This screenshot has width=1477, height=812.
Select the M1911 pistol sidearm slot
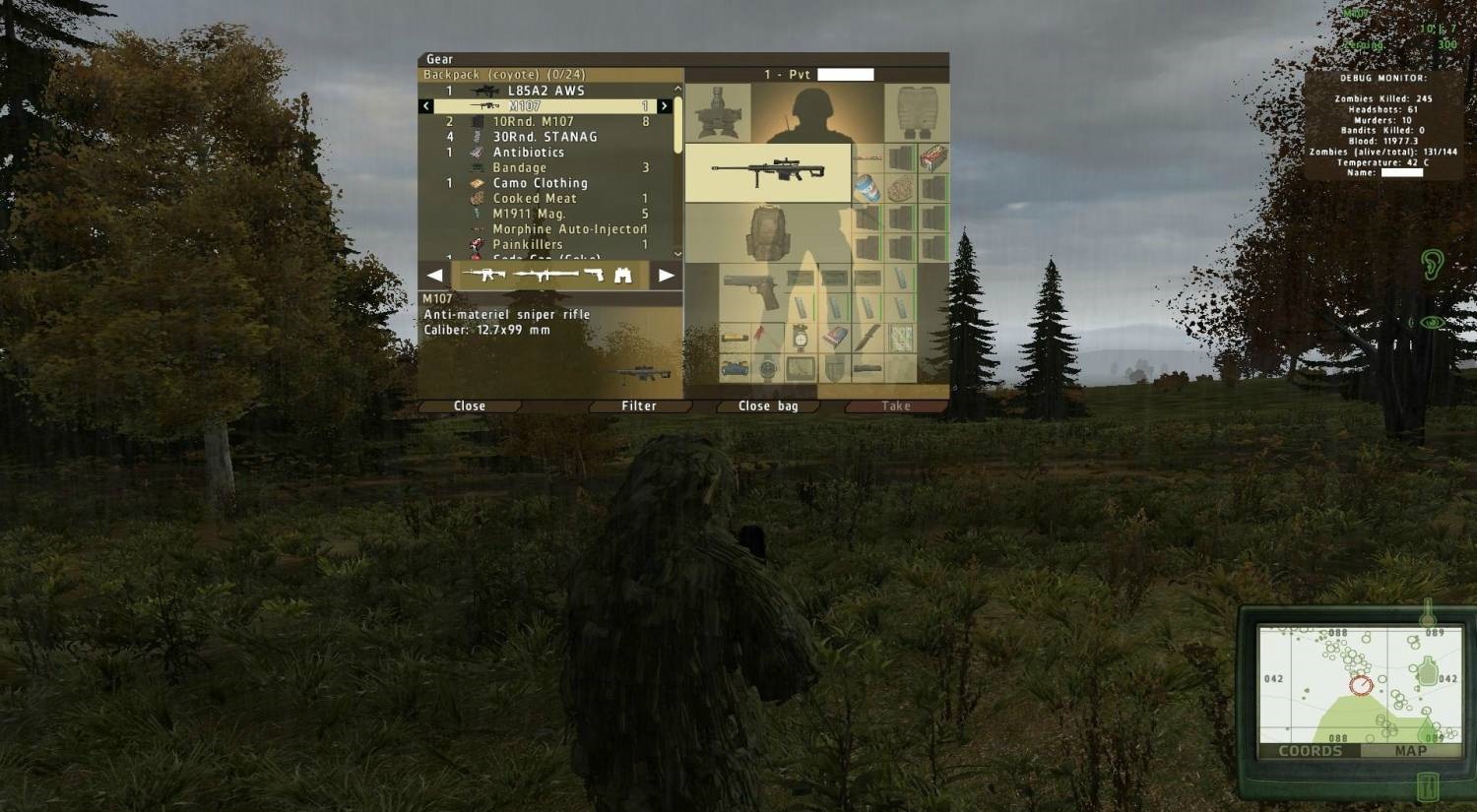750,291
